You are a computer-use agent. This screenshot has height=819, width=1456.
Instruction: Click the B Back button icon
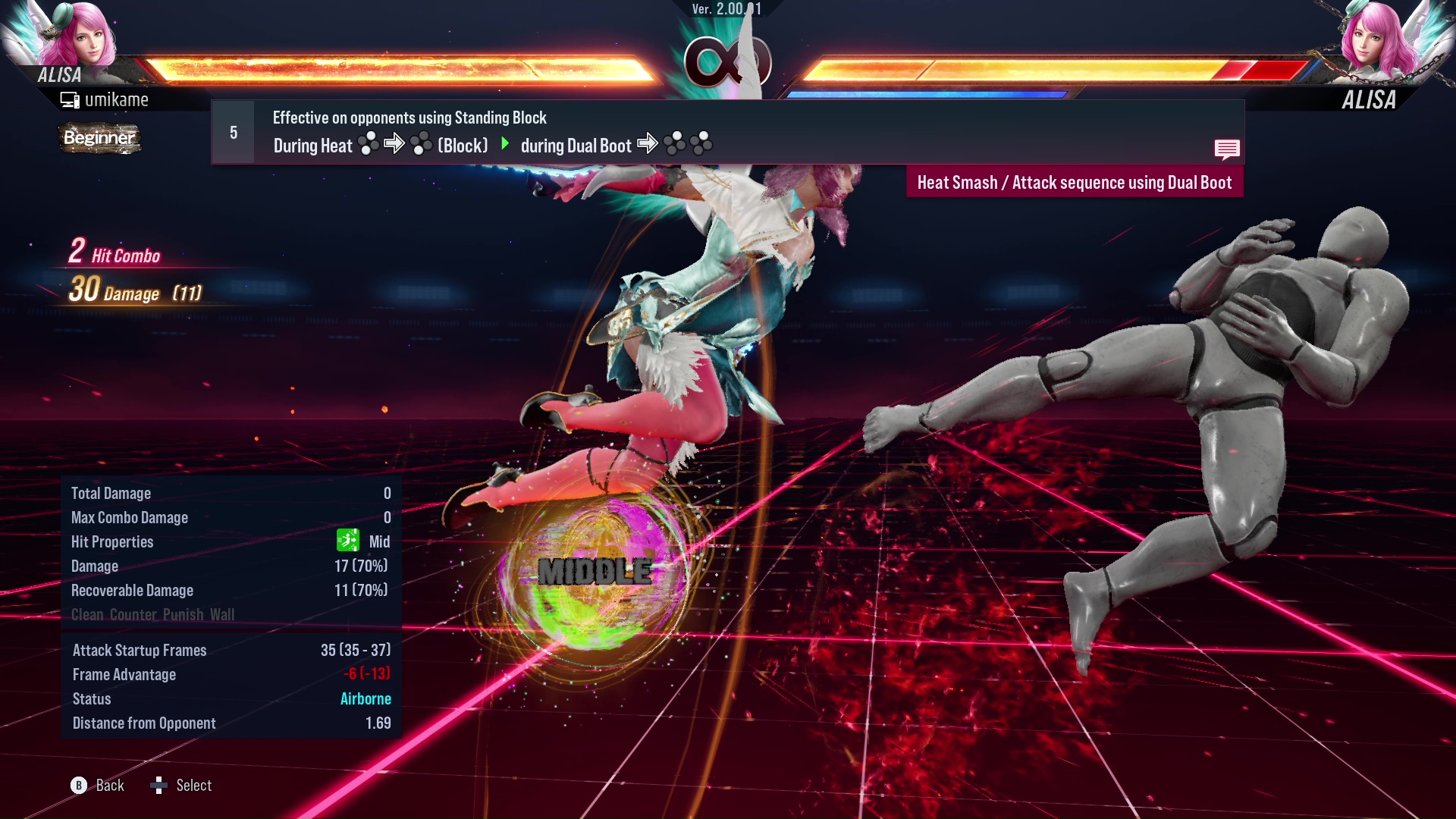click(x=80, y=786)
